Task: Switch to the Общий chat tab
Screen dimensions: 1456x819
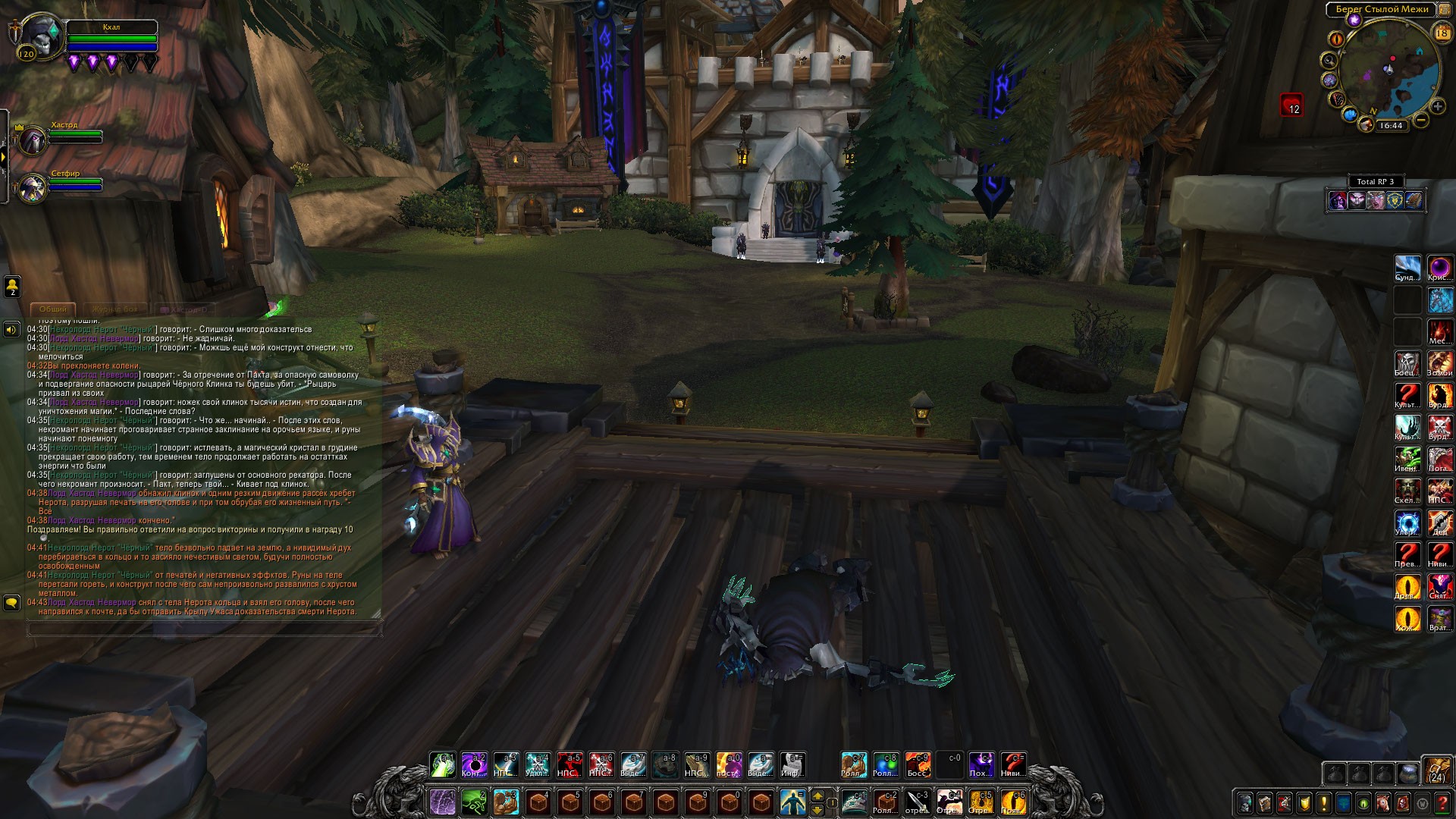Action: [53, 309]
